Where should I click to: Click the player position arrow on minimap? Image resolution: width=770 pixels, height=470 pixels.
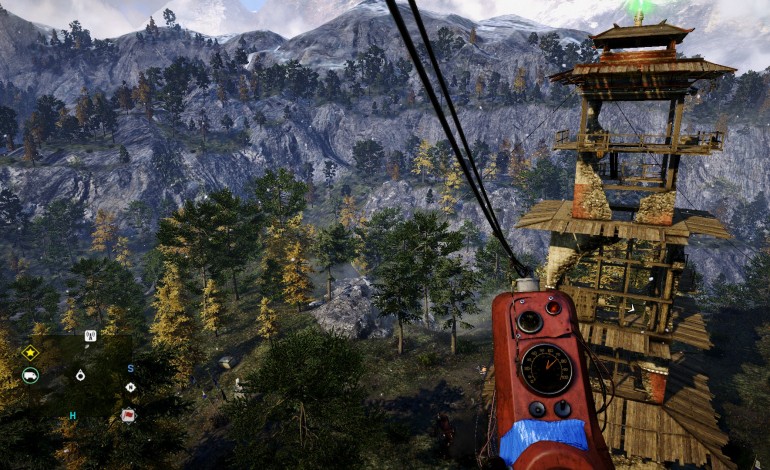(x=80, y=377)
